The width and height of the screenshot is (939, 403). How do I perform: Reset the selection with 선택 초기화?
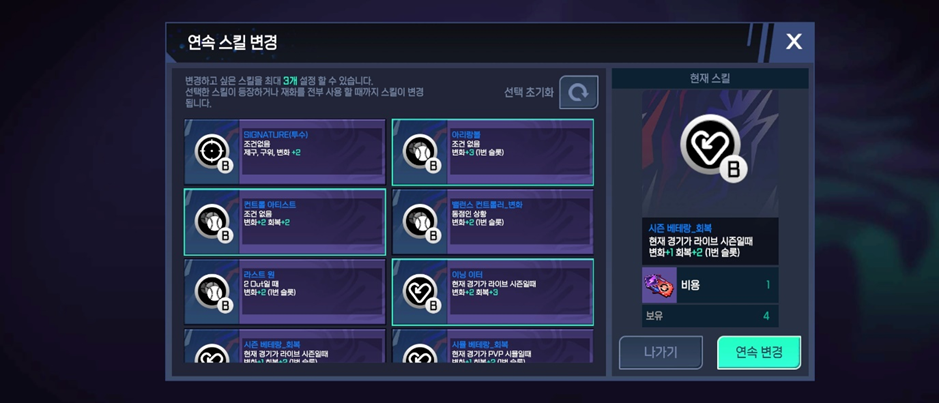[578, 92]
